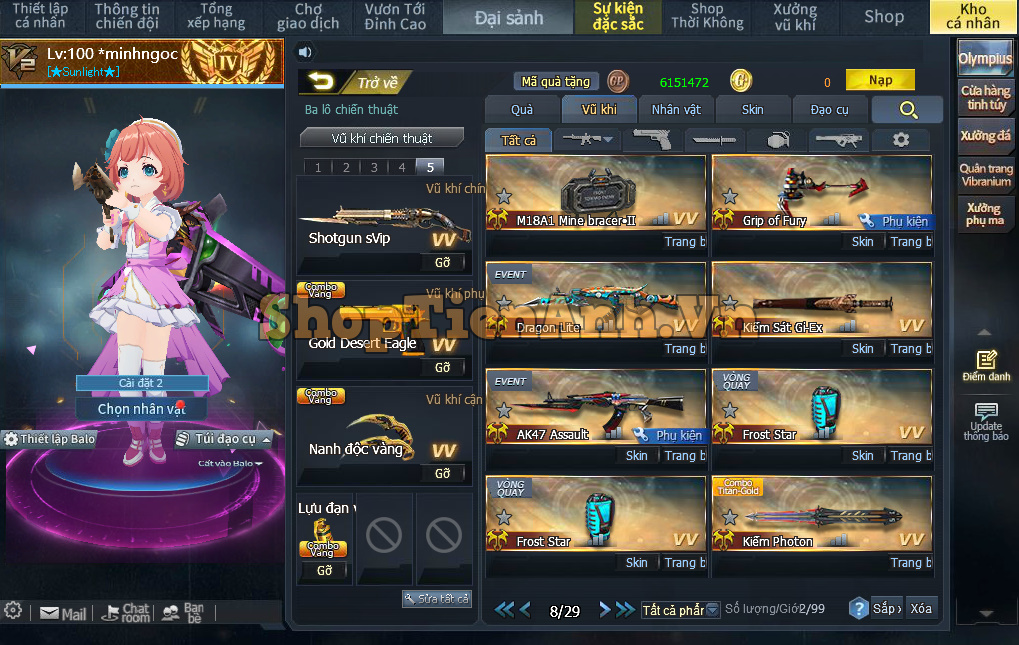Open the Olympius side menu
The width and height of the screenshot is (1019, 645).
pyautogui.click(x=985, y=59)
